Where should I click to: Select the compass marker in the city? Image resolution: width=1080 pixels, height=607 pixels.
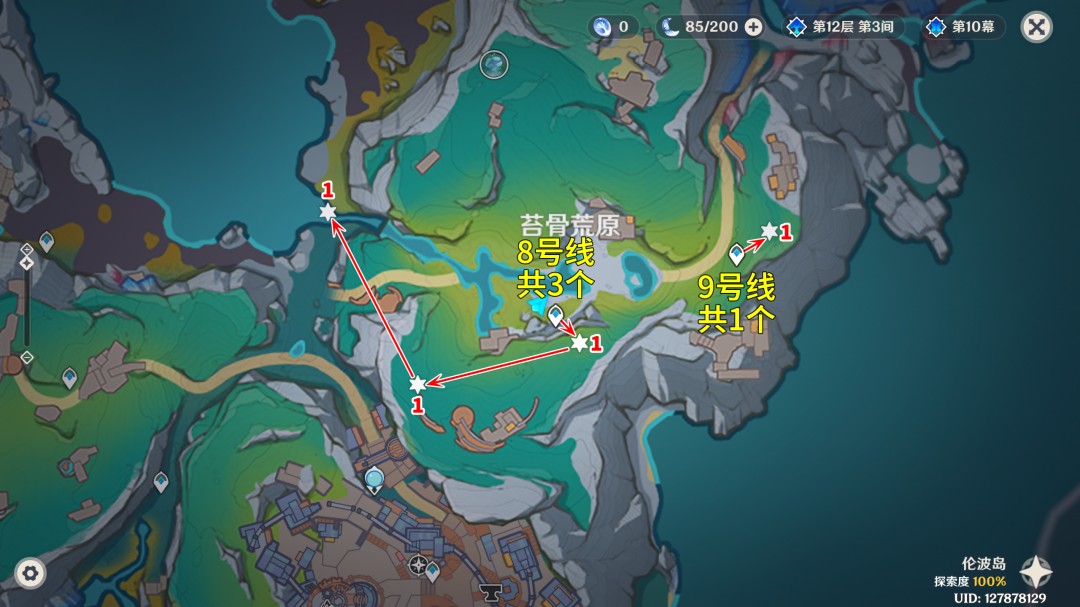(418, 565)
